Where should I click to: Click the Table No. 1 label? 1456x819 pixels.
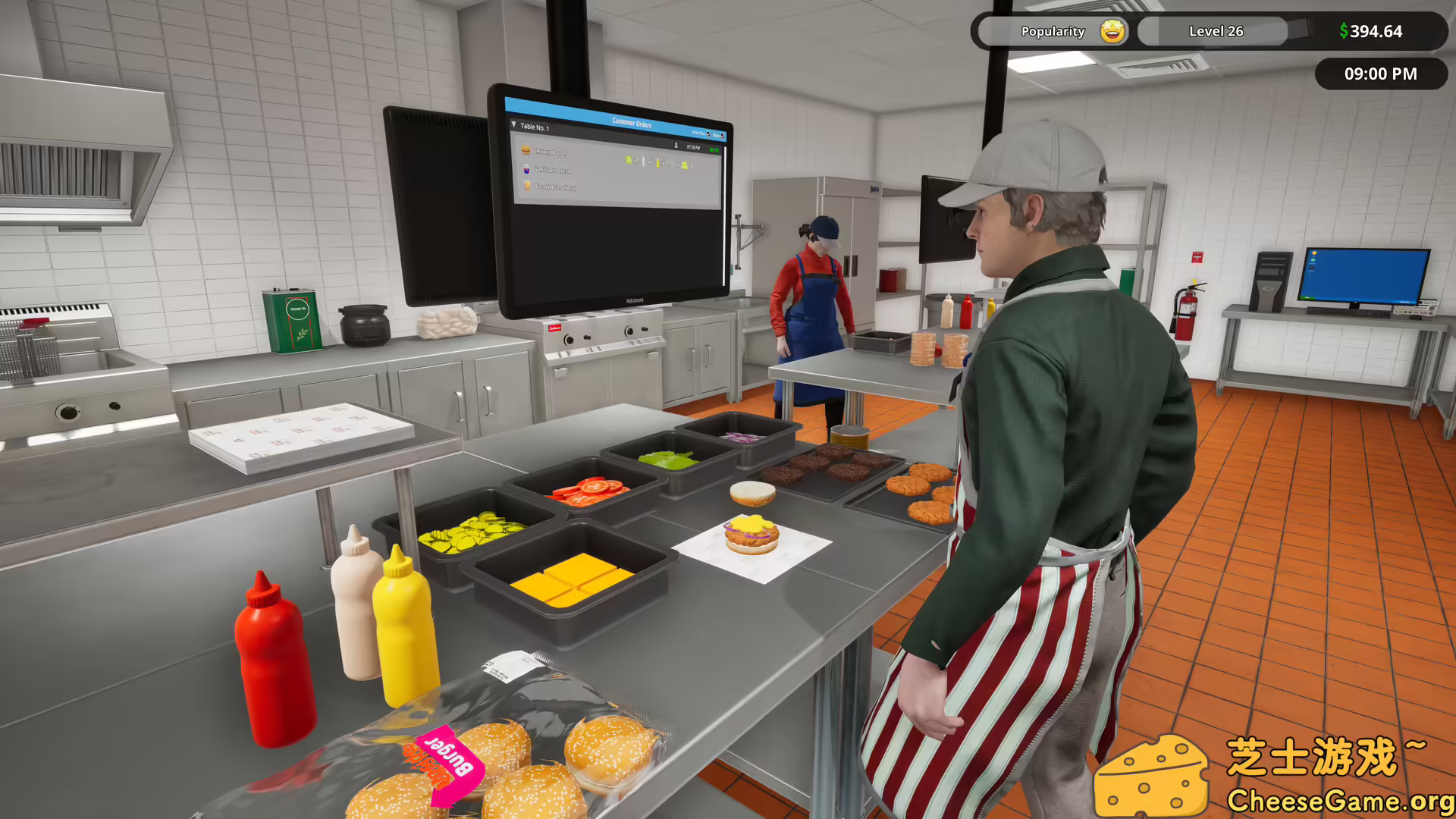[x=535, y=127]
